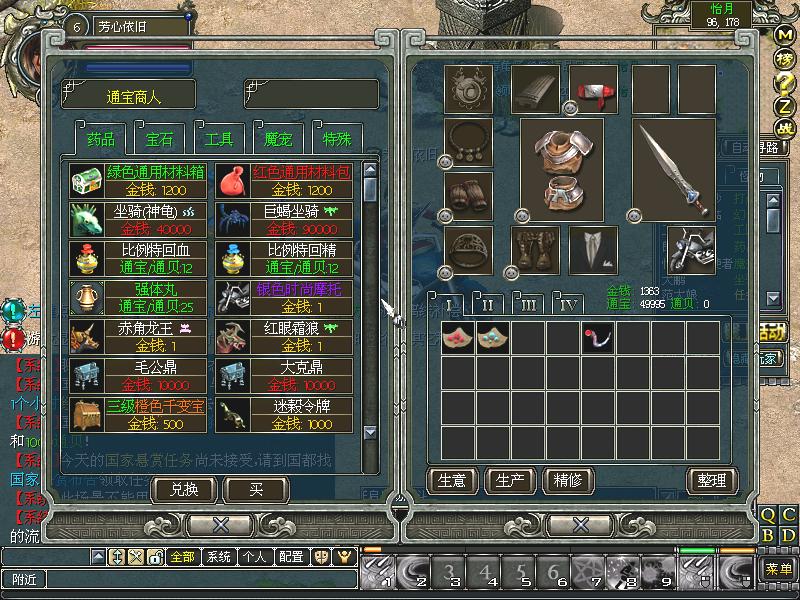Switch to inventory bag page II

coord(488,305)
